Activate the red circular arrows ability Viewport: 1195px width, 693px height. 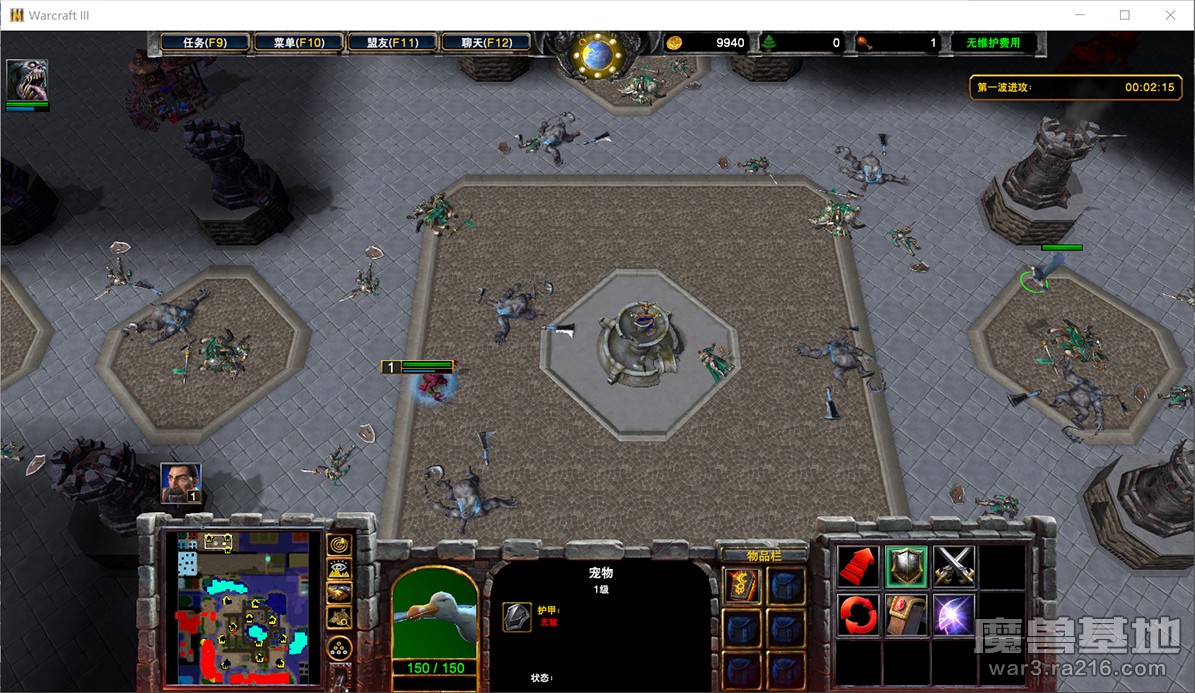click(857, 615)
